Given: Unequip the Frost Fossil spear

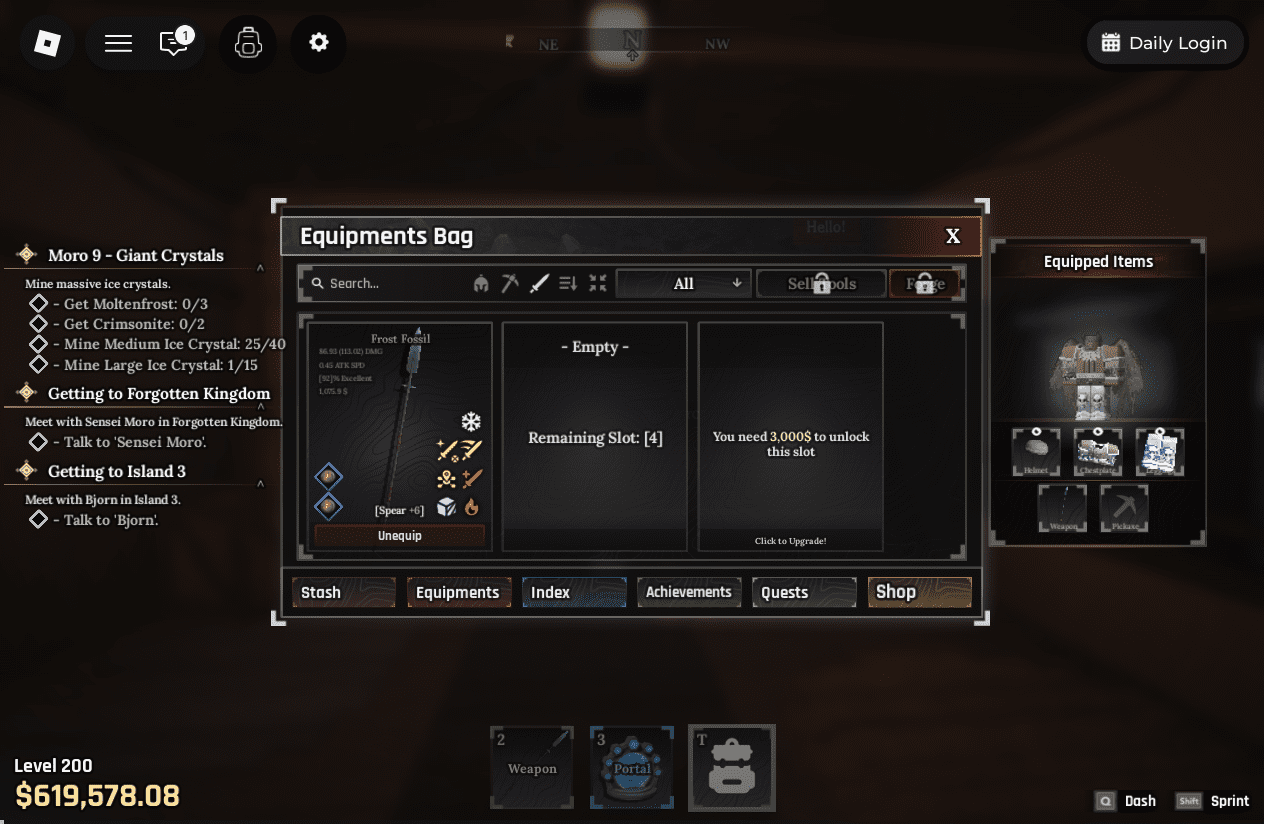Looking at the screenshot, I should point(399,536).
